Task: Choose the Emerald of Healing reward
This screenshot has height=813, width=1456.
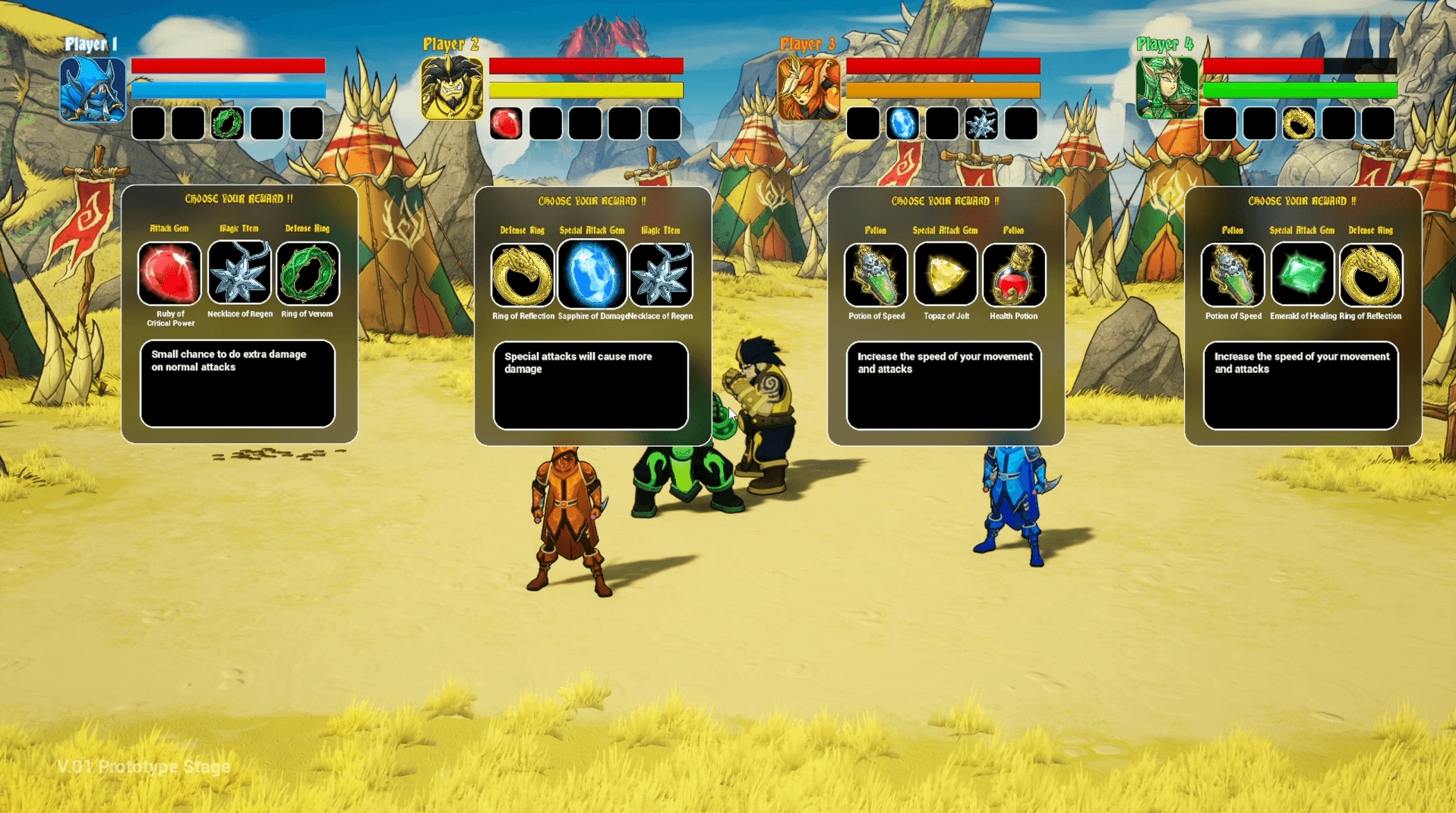Action: pyautogui.click(x=1302, y=275)
